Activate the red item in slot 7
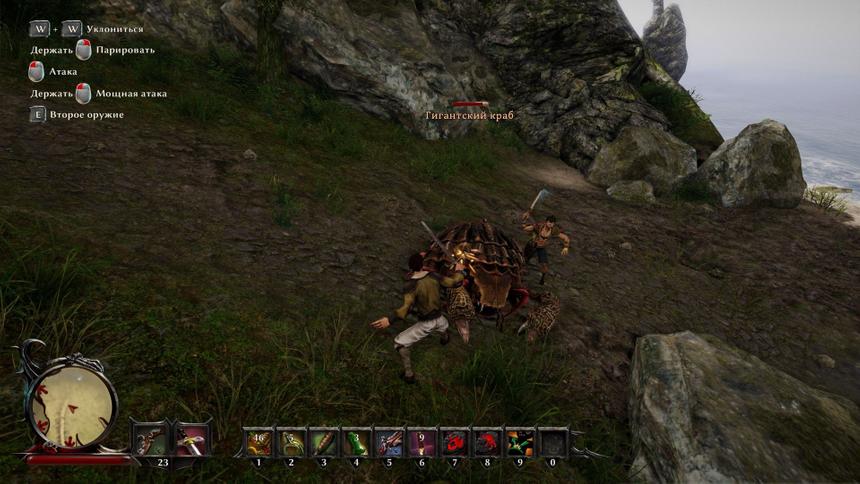 pos(454,441)
